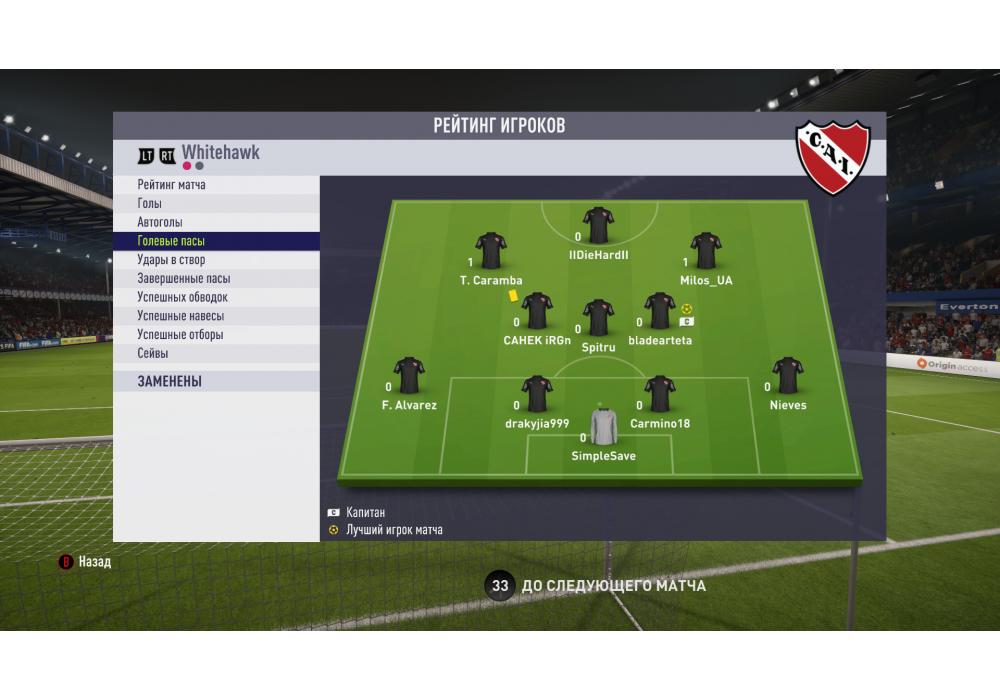This screenshot has width=1000, height=700.
Task: Choose Milos_UA's player shirt
Action: (x=707, y=251)
